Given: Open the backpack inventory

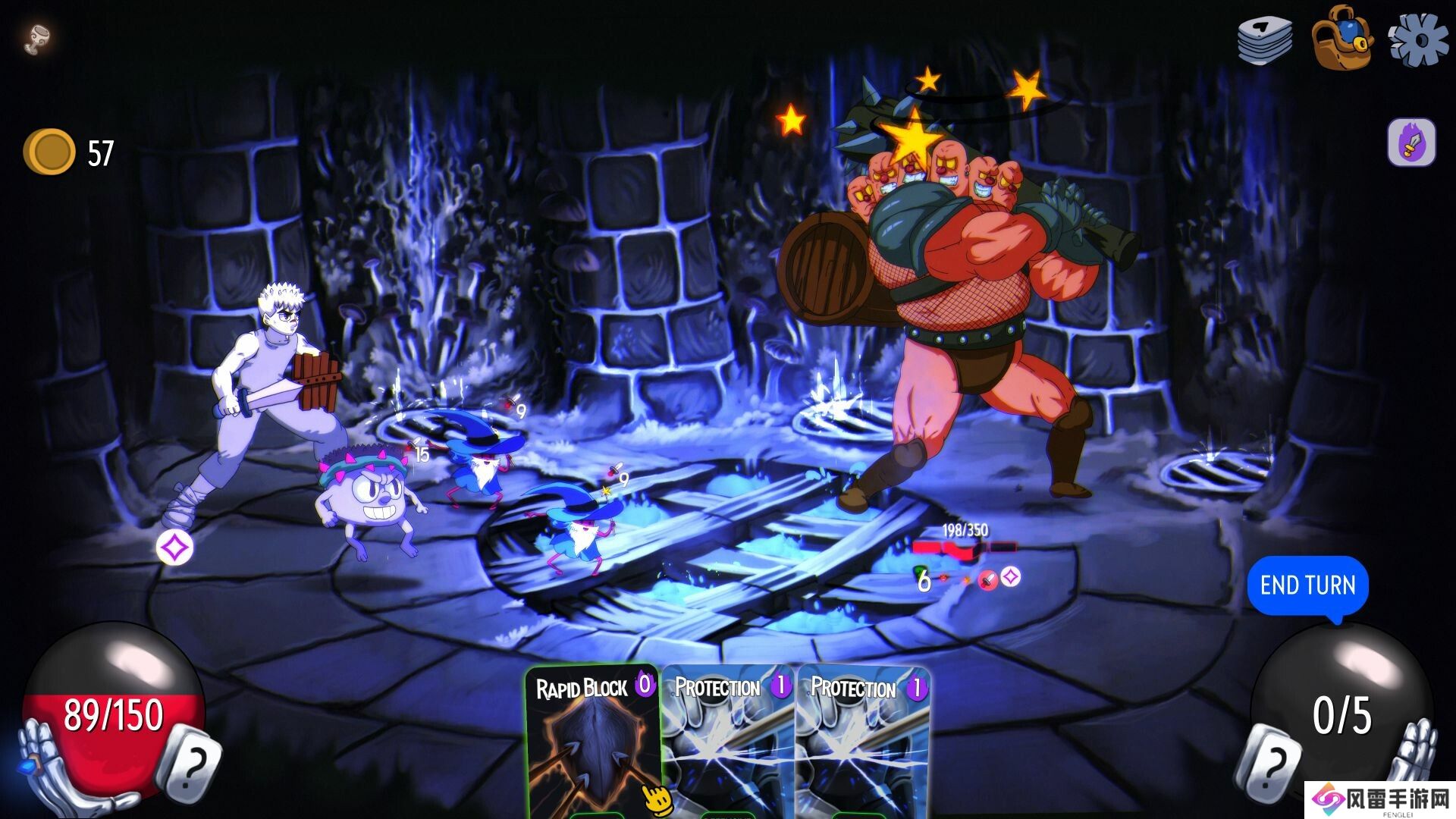Looking at the screenshot, I should tap(1341, 38).
